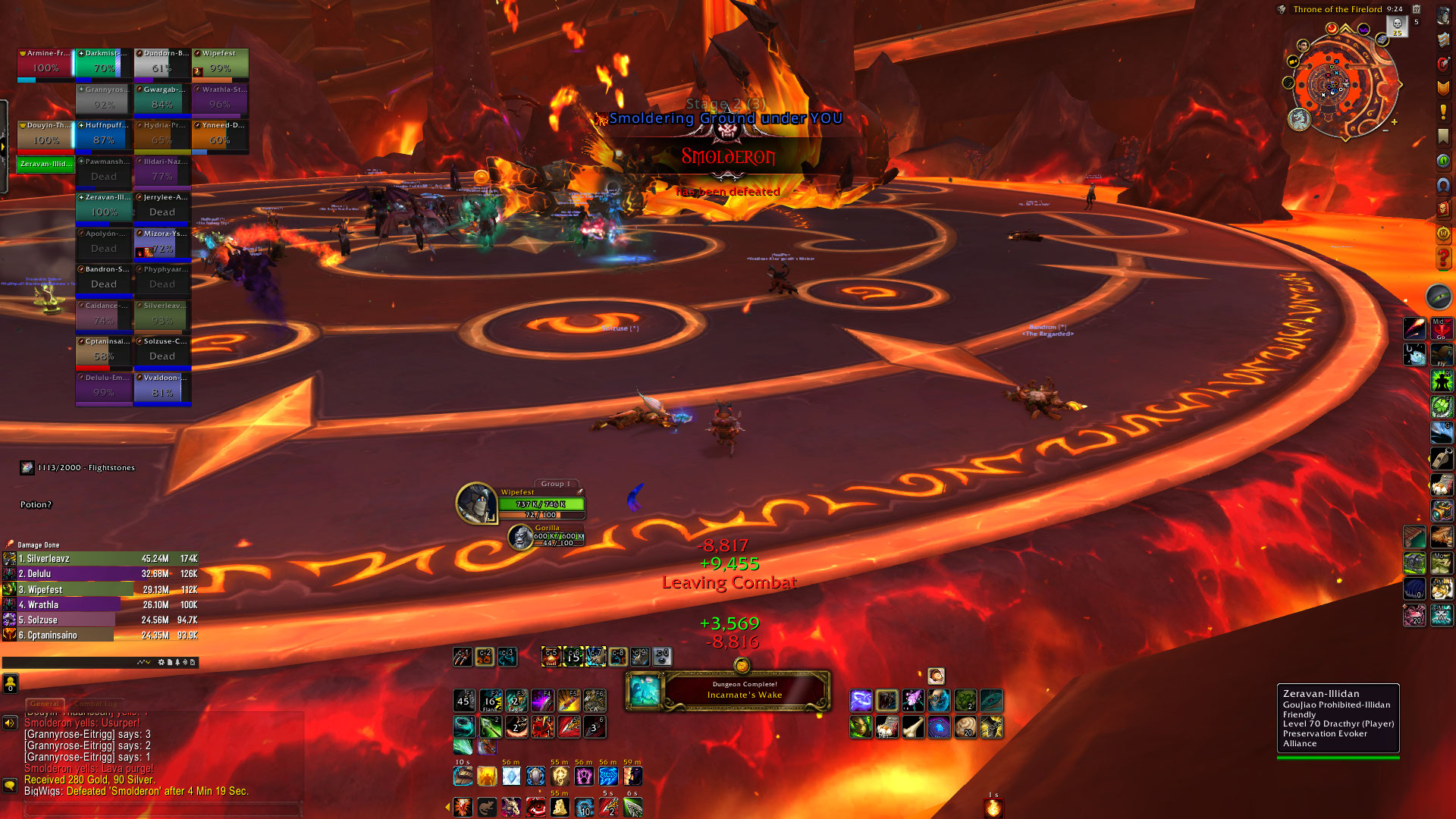Open the damage meter gear settings icon

[161, 663]
